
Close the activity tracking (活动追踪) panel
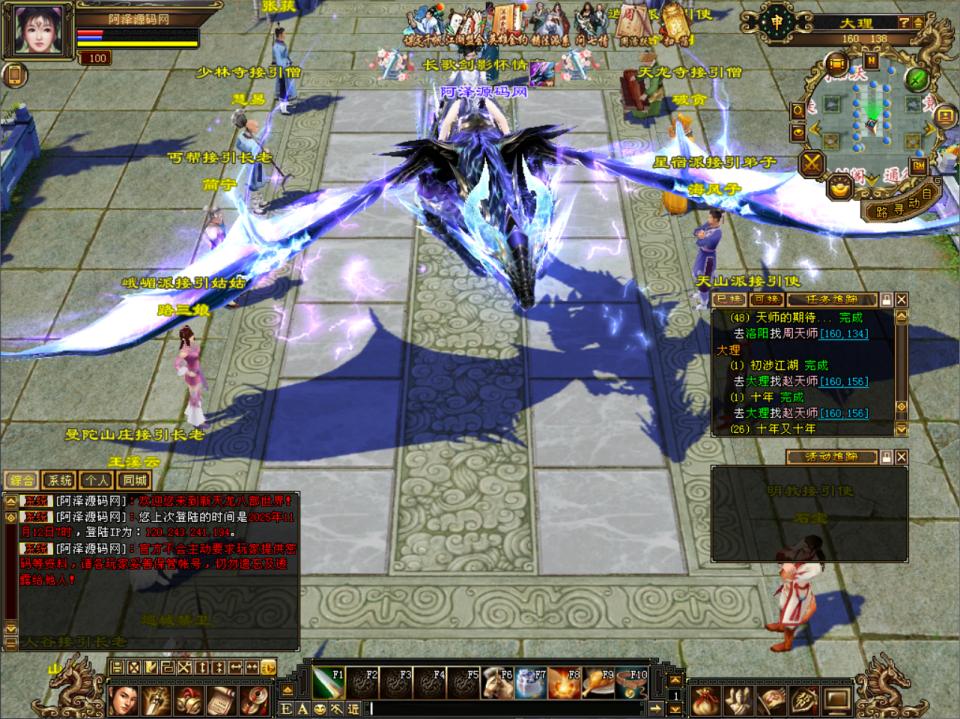901,457
